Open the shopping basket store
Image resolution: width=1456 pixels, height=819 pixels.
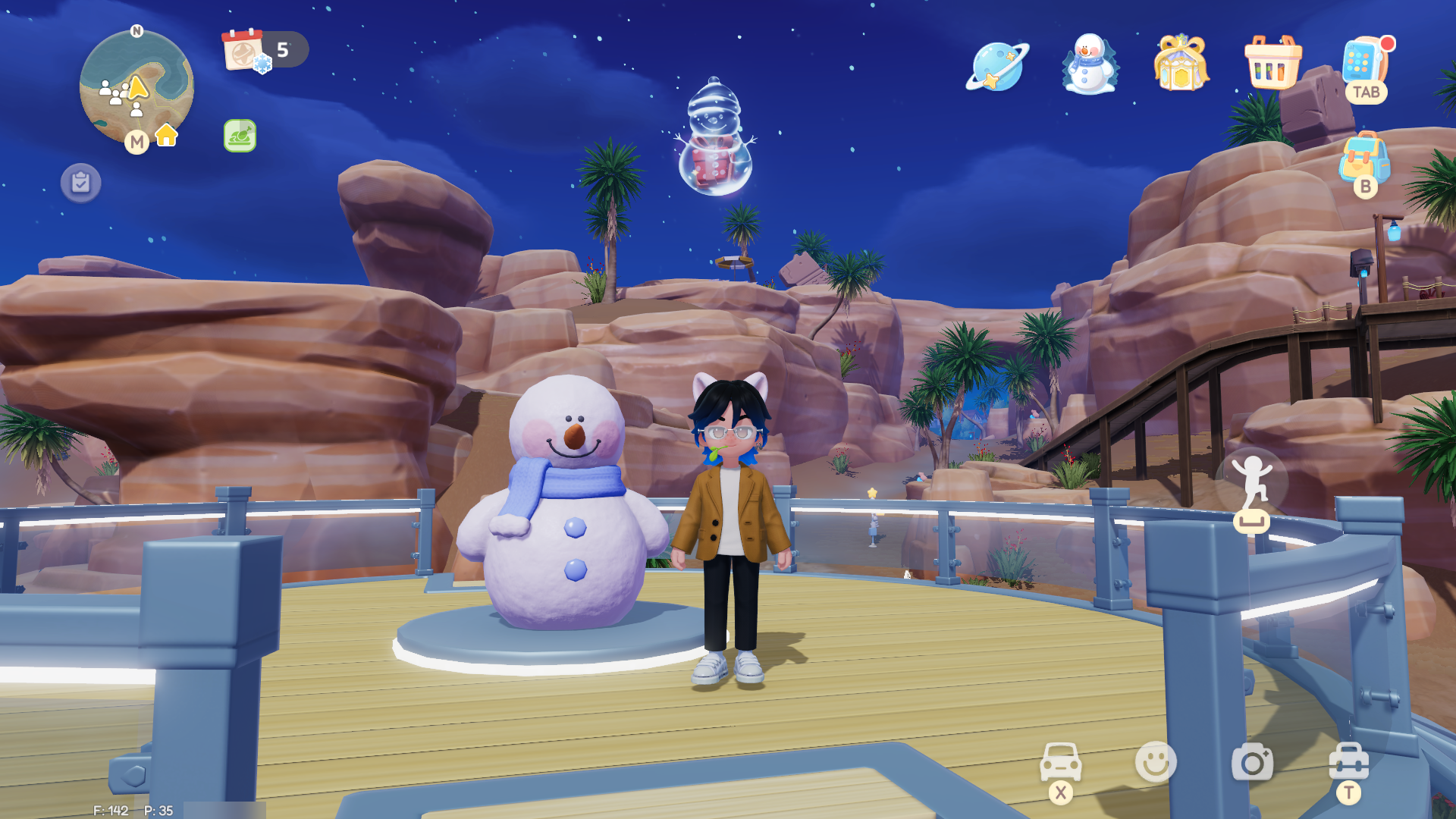pos(1272,64)
